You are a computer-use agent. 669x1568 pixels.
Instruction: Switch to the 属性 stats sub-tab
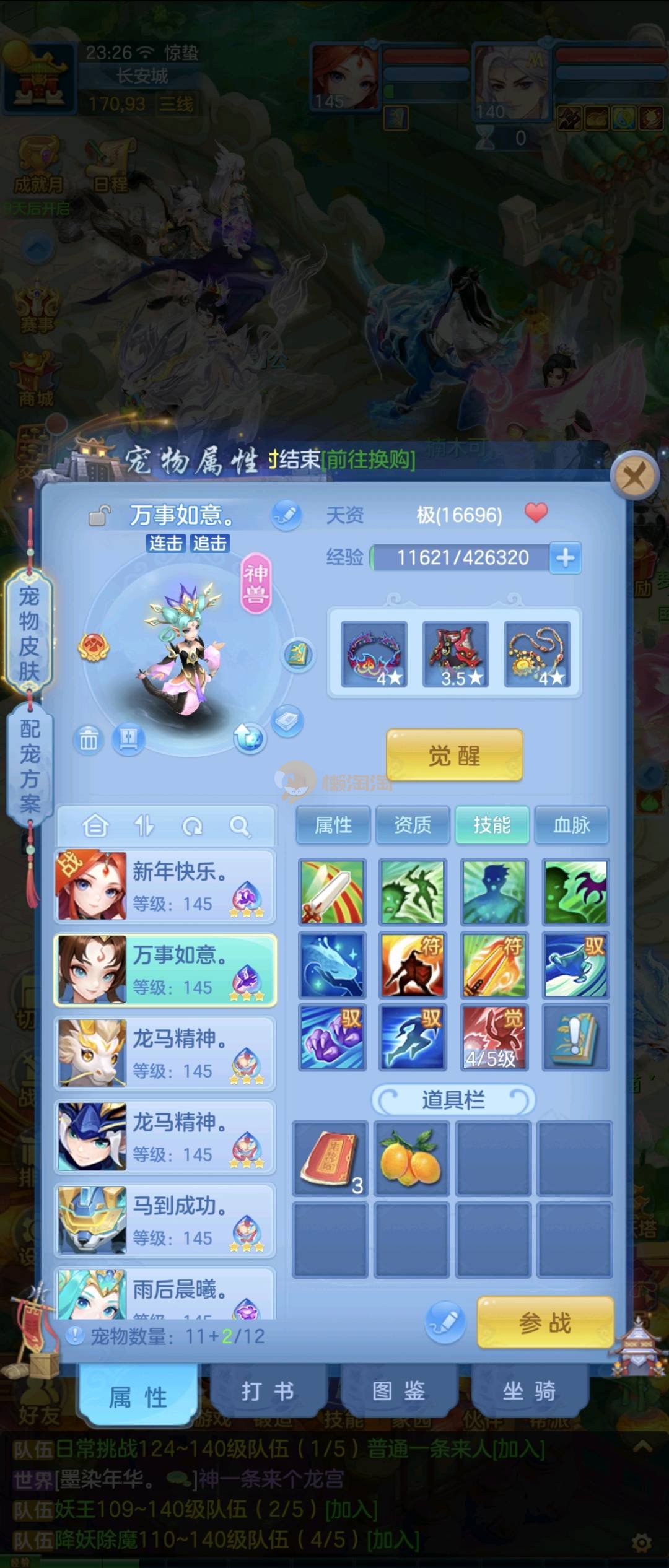pyautogui.click(x=333, y=825)
